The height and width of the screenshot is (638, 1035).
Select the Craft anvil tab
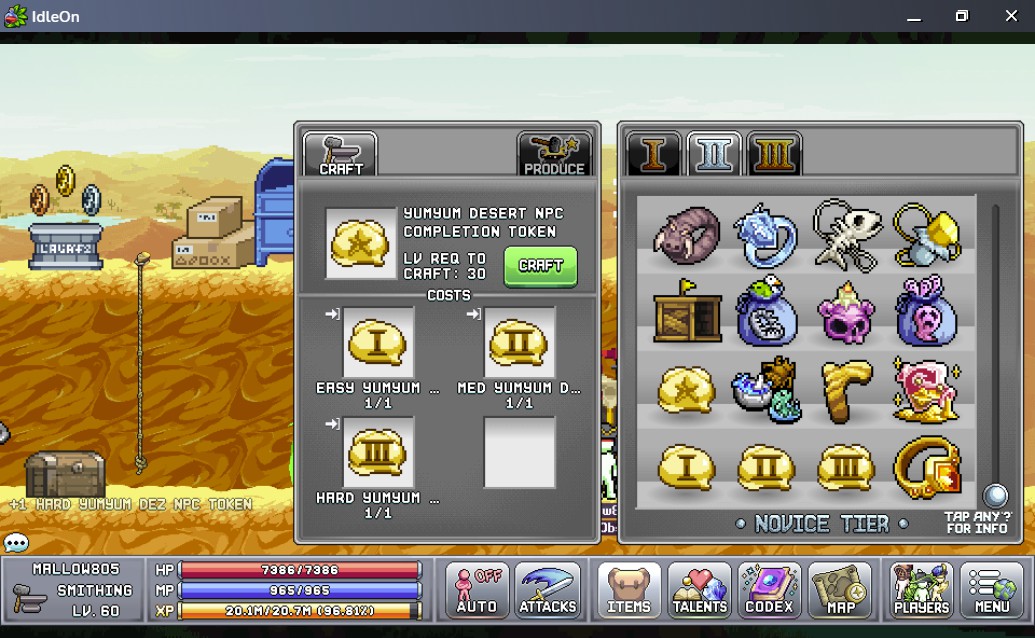point(340,155)
